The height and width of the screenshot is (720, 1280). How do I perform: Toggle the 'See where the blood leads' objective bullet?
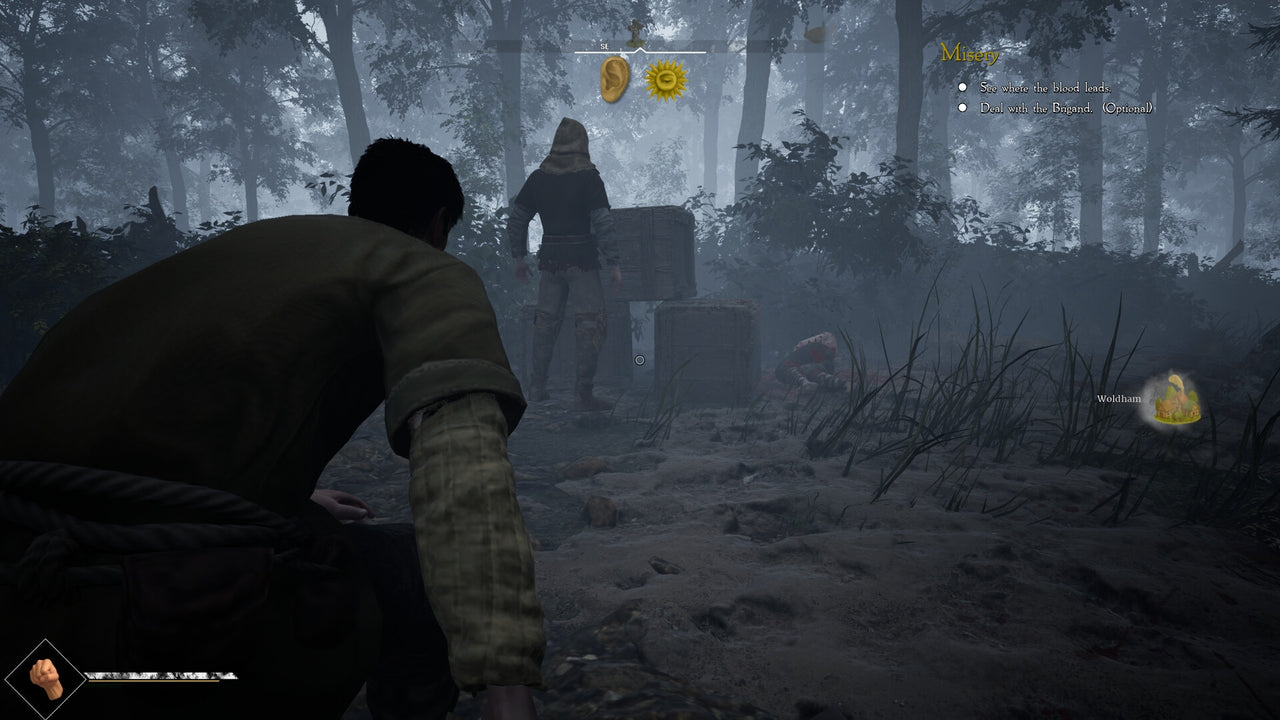pyautogui.click(x=962, y=88)
